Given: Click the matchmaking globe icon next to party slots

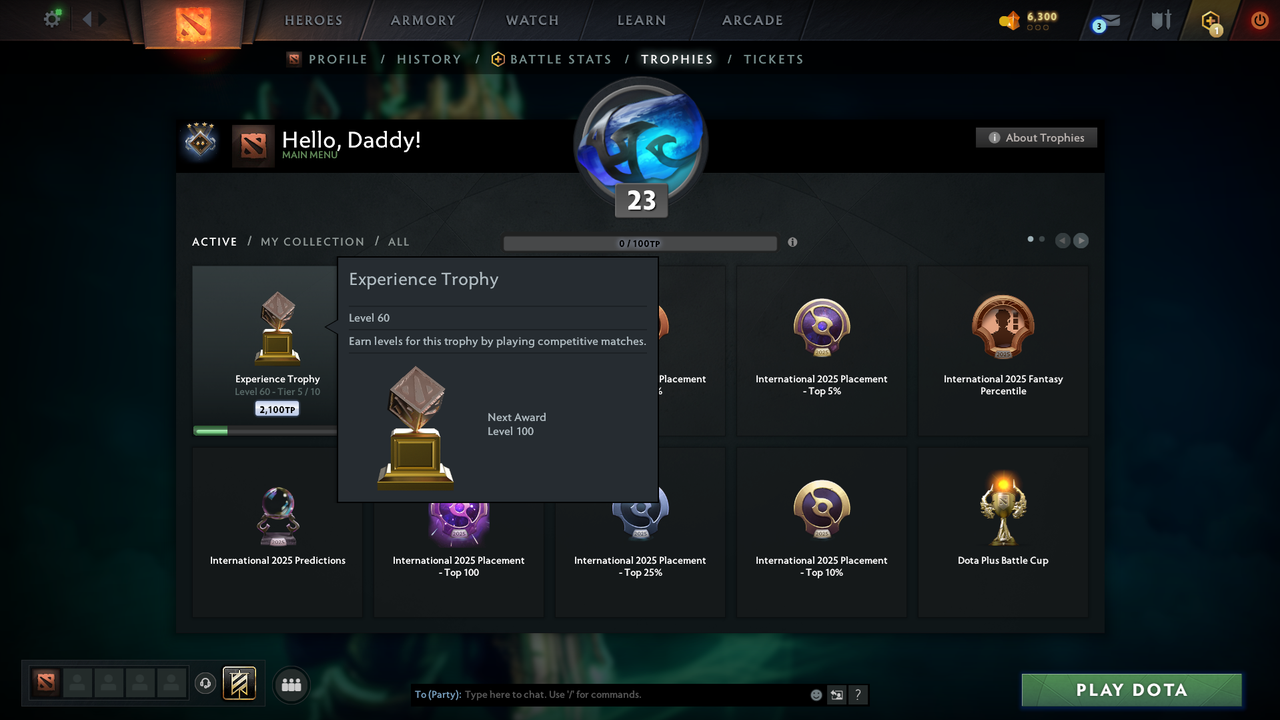Looking at the screenshot, I should (203, 682).
